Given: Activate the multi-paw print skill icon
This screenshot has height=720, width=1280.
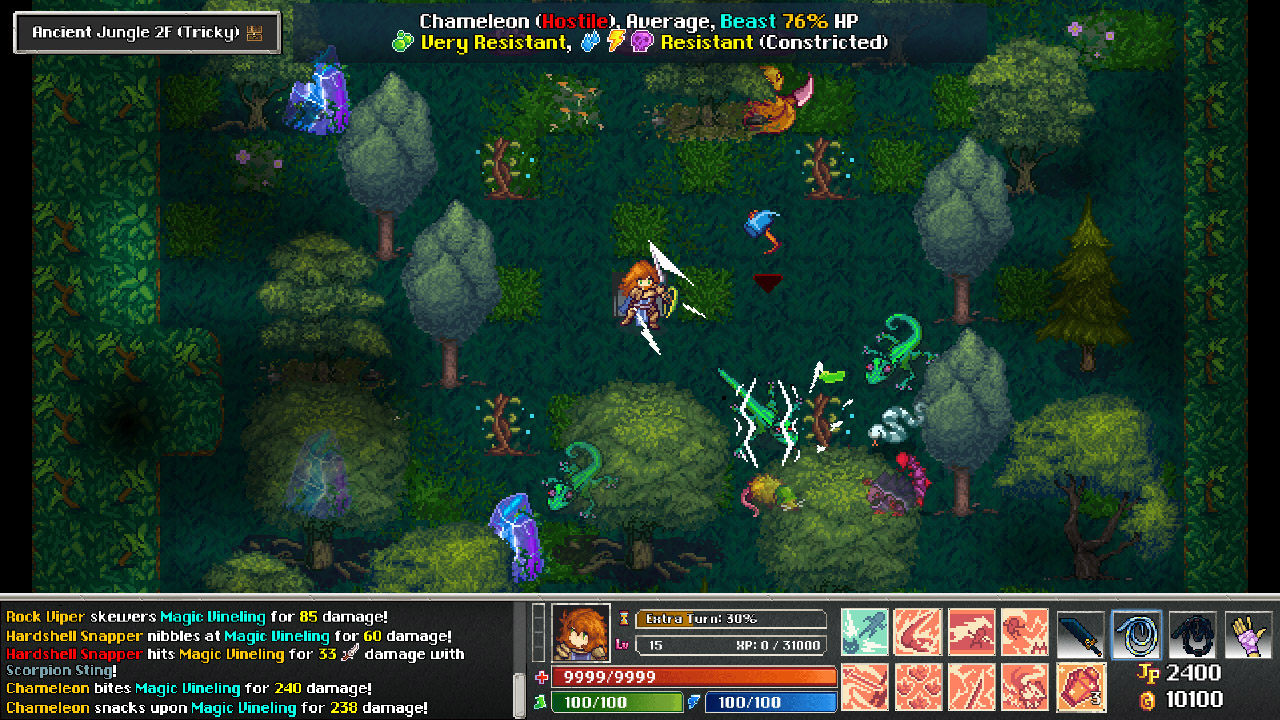Looking at the screenshot, I should pos(918,687).
